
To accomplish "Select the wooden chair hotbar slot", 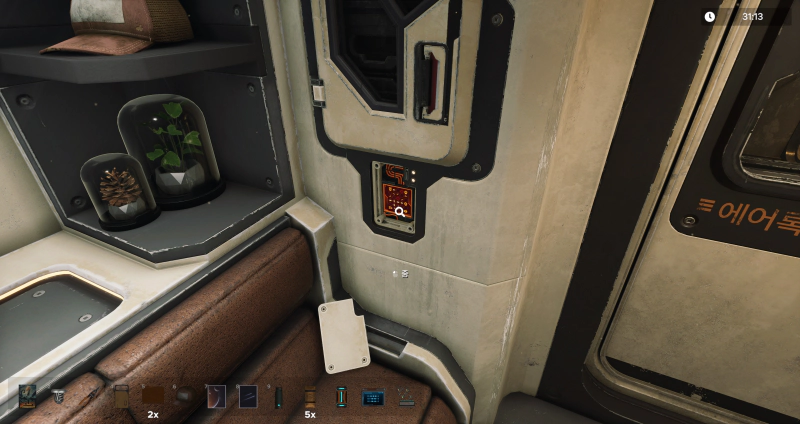I will pyautogui.click(x=121, y=396).
